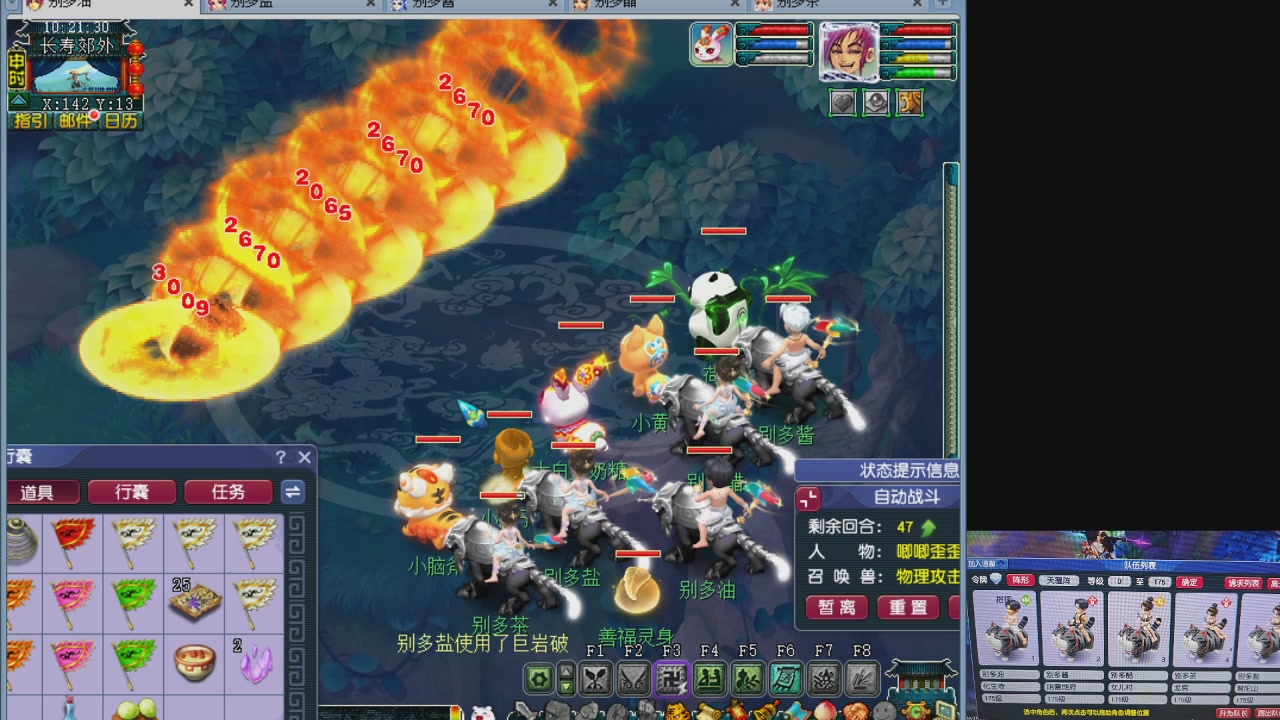Click the heart icon below the character portrait
The height and width of the screenshot is (720, 1280).
844,101
